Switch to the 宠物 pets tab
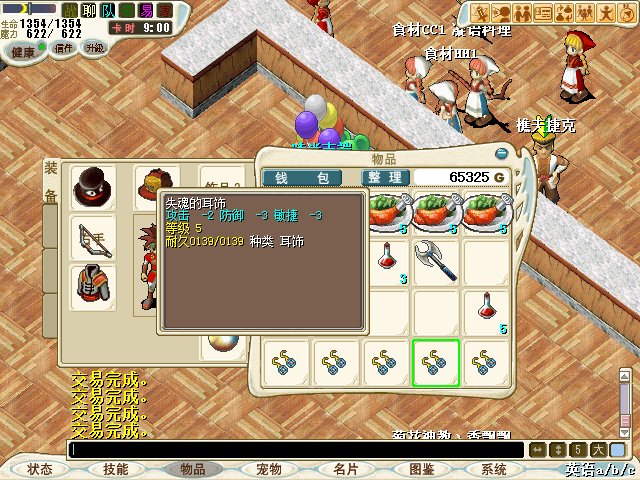This screenshot has height=480, width=640. pos(269,469)
